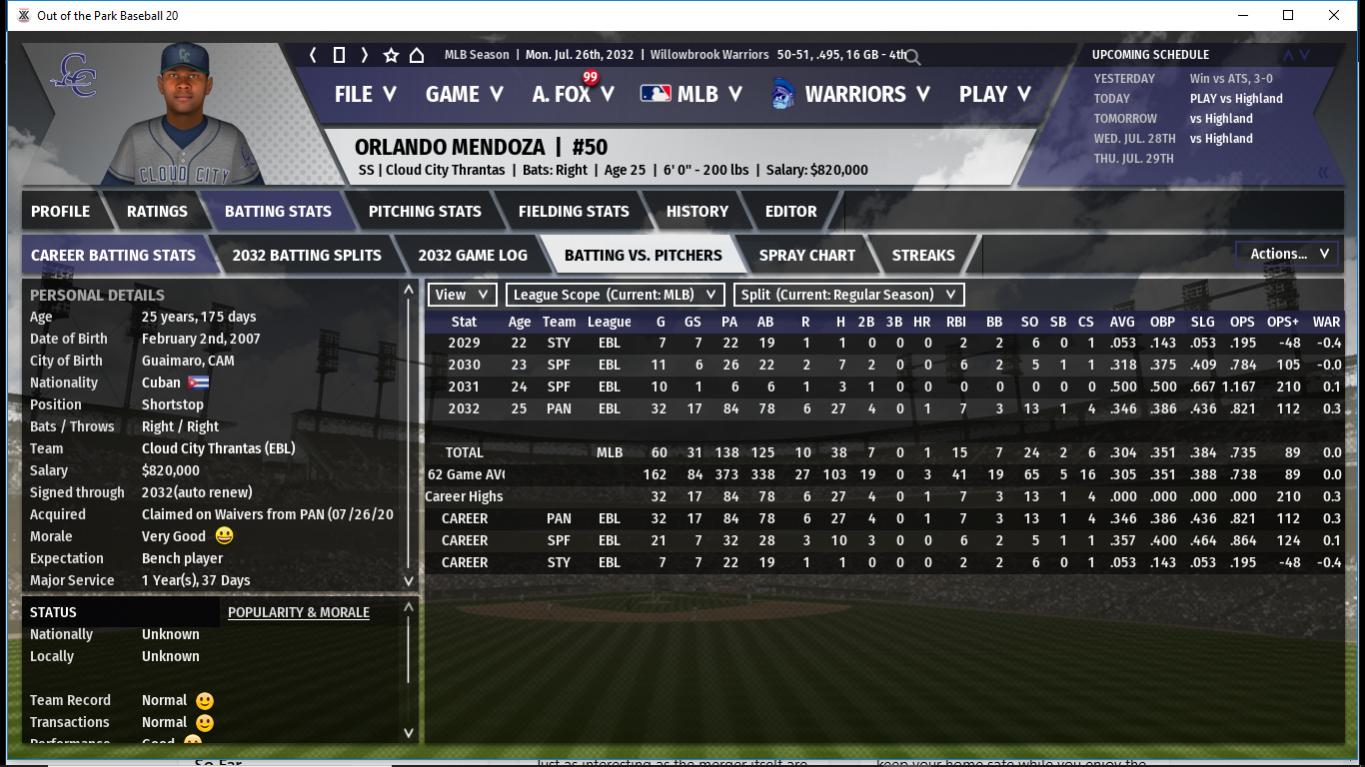
Task: Open the HISTORY tab
Action: (697, 211)
